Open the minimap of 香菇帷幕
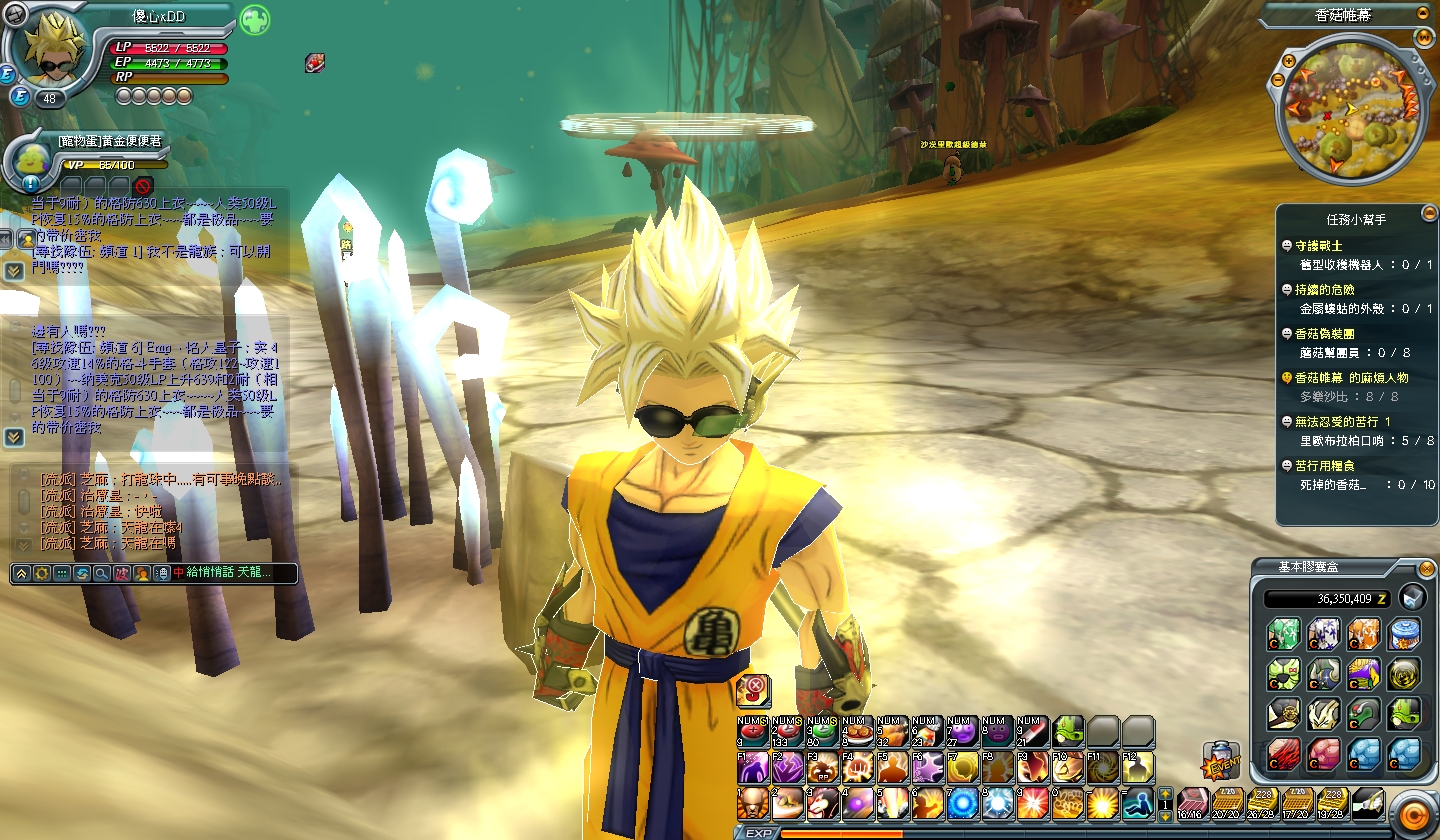Viewport: 1440px width, 840px height. [x=1344, y=110]
